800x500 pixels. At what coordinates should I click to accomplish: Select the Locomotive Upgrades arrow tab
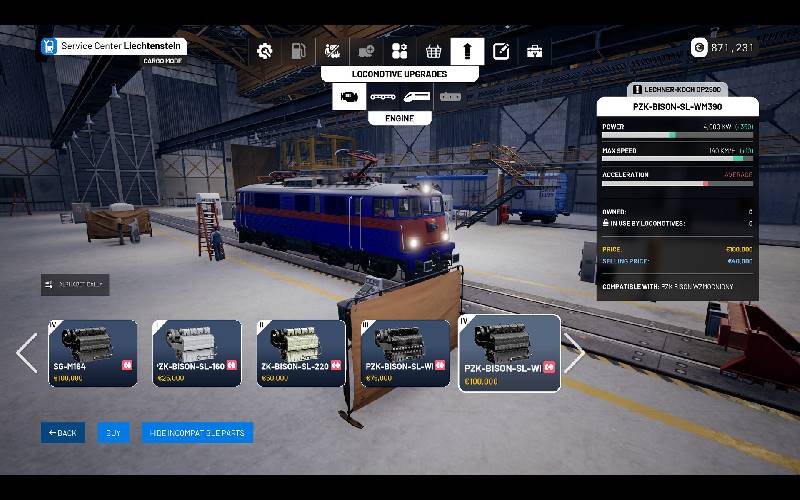coord(467,51)
